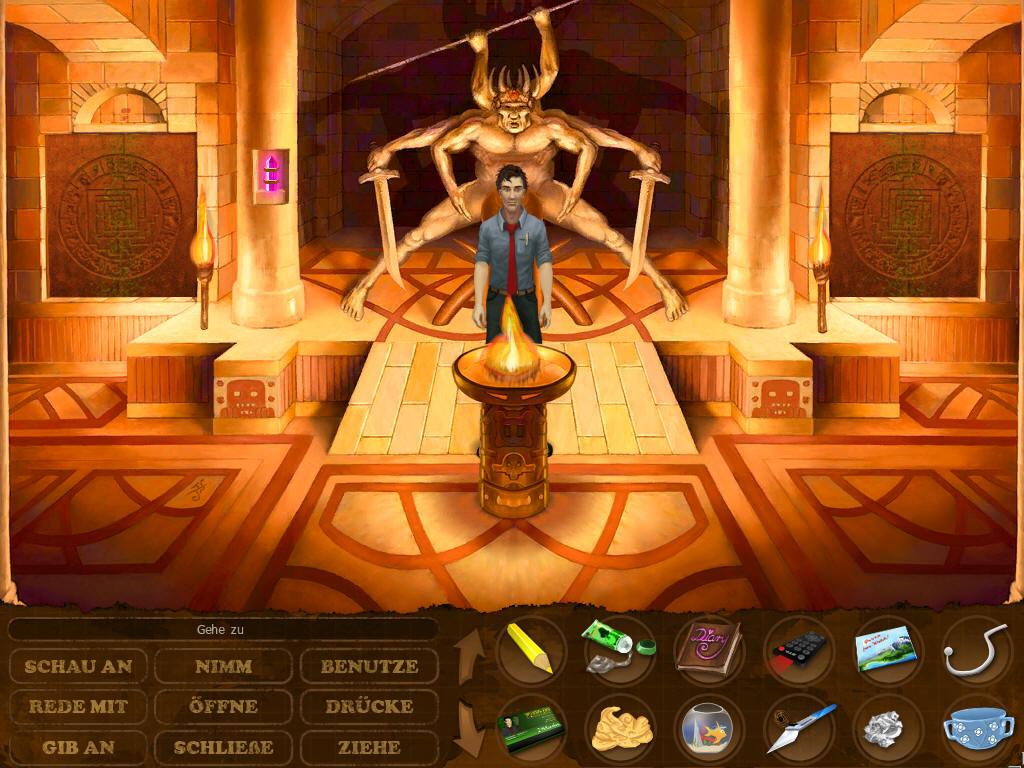Click the REDE MIT verb
The image size is (1024, 768).
tap(79, 706)
